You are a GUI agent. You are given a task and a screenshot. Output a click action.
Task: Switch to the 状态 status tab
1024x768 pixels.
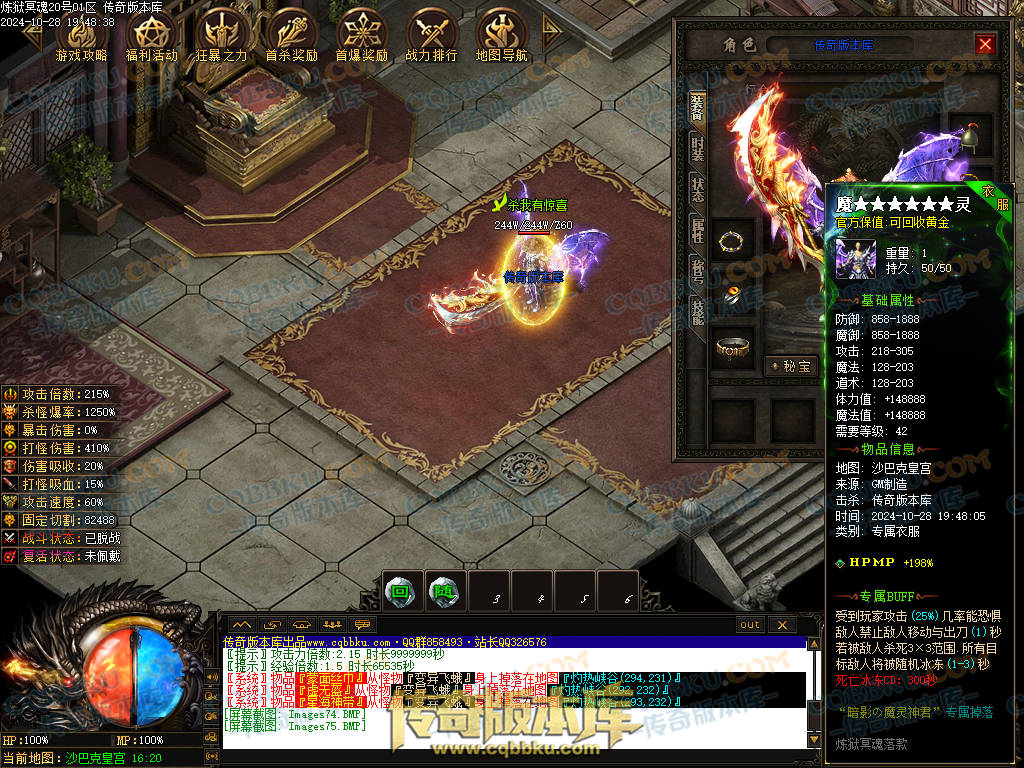pyautogui.click(x=697, y=189)
